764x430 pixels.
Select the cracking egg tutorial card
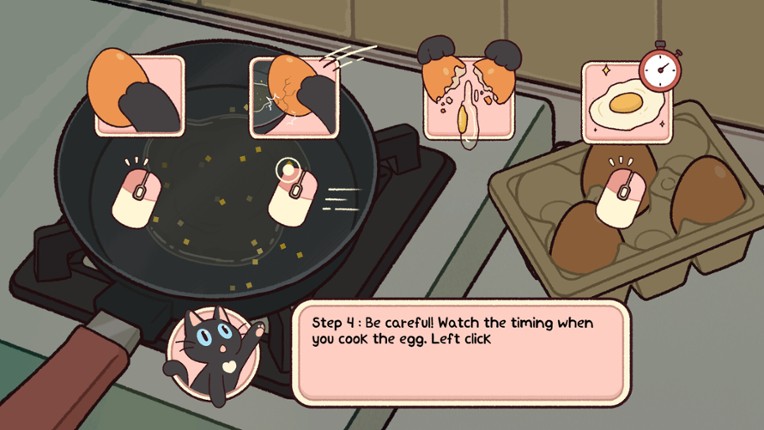pos(294,95)
